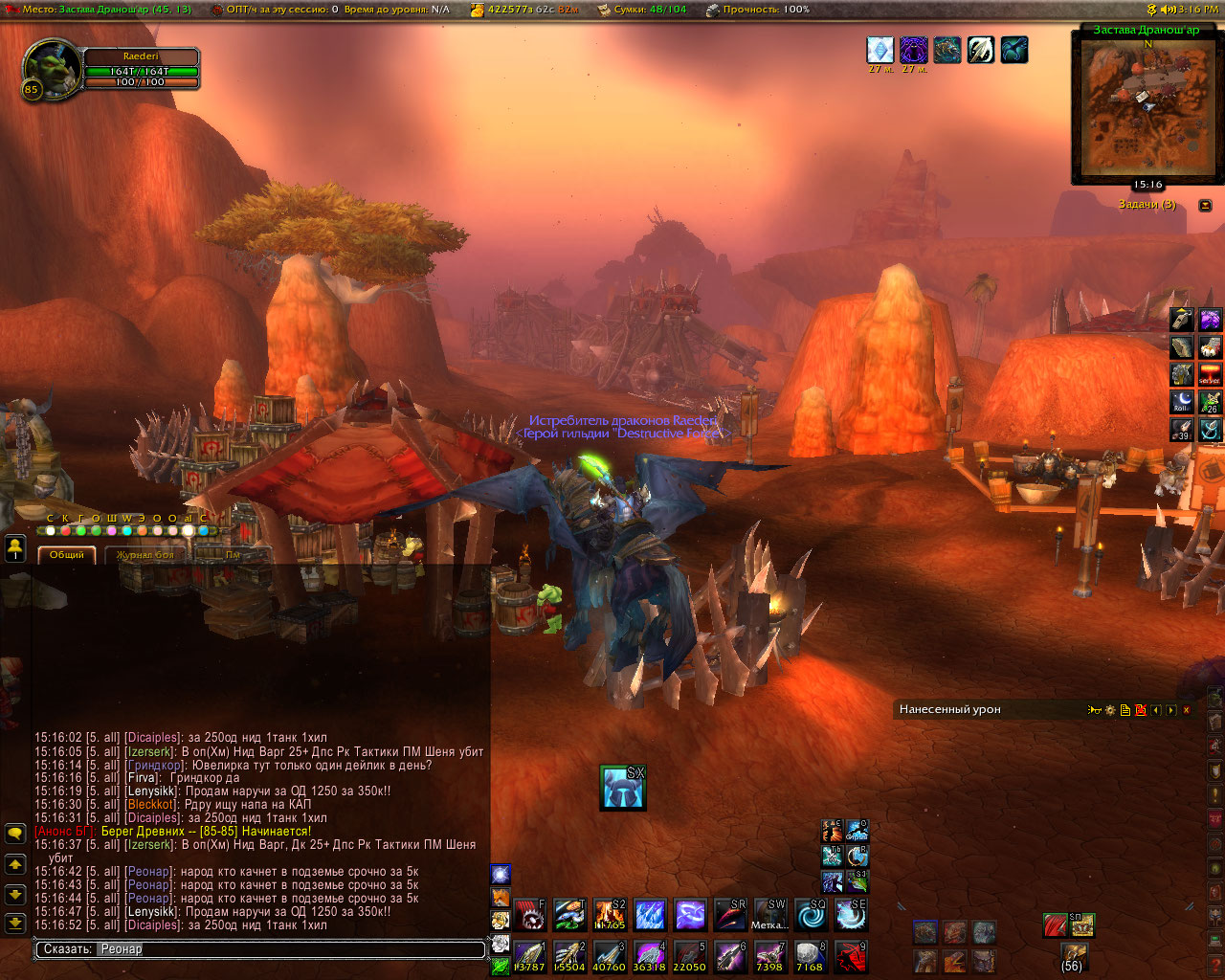
Task: Close the Нанесенный урон damage meter
Action: [1187, 710]
